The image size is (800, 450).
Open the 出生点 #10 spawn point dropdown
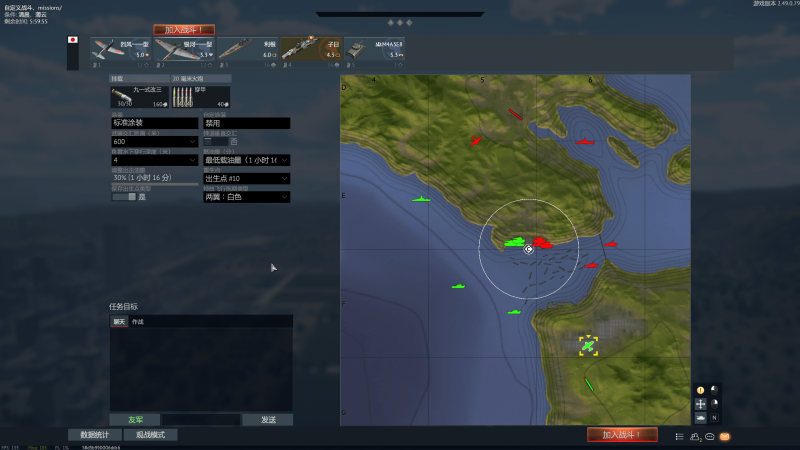point(246,178)
